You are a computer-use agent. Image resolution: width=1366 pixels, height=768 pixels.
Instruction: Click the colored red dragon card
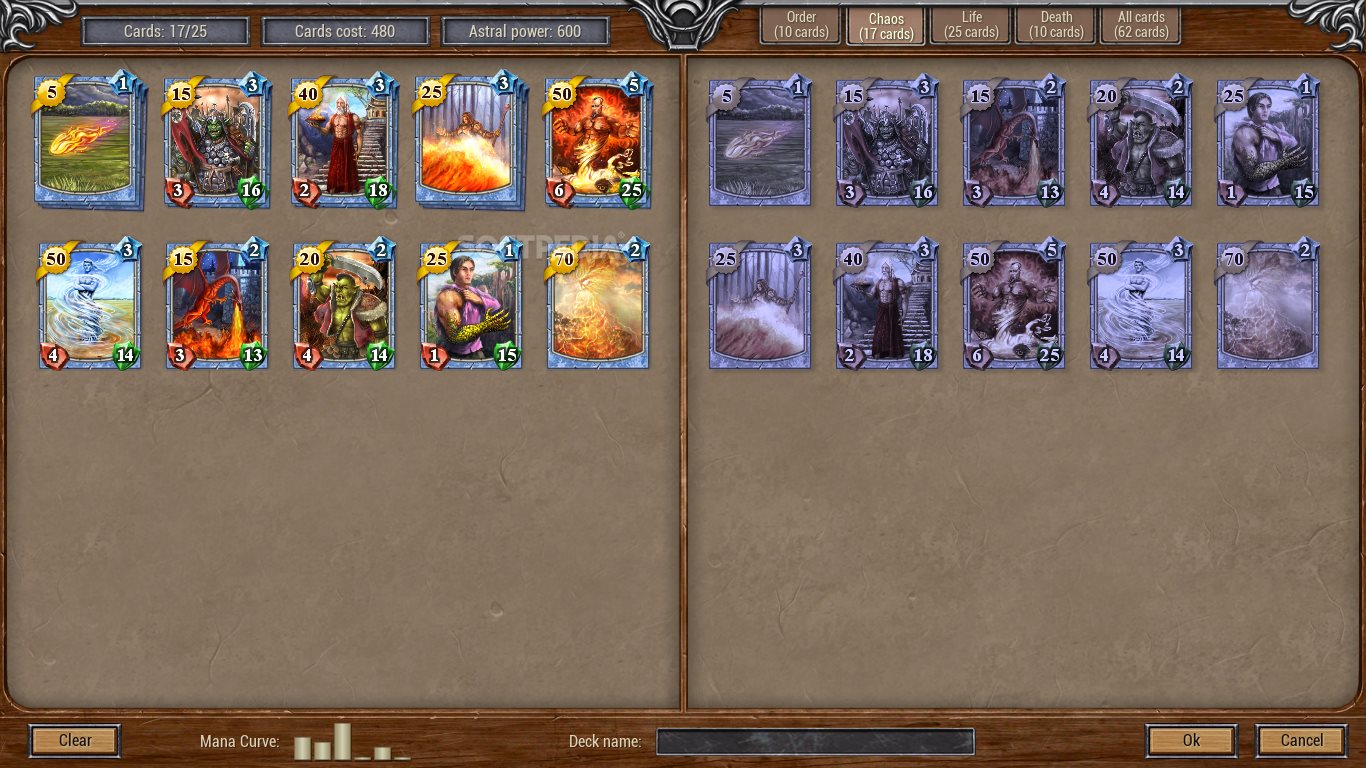[216, 305]
